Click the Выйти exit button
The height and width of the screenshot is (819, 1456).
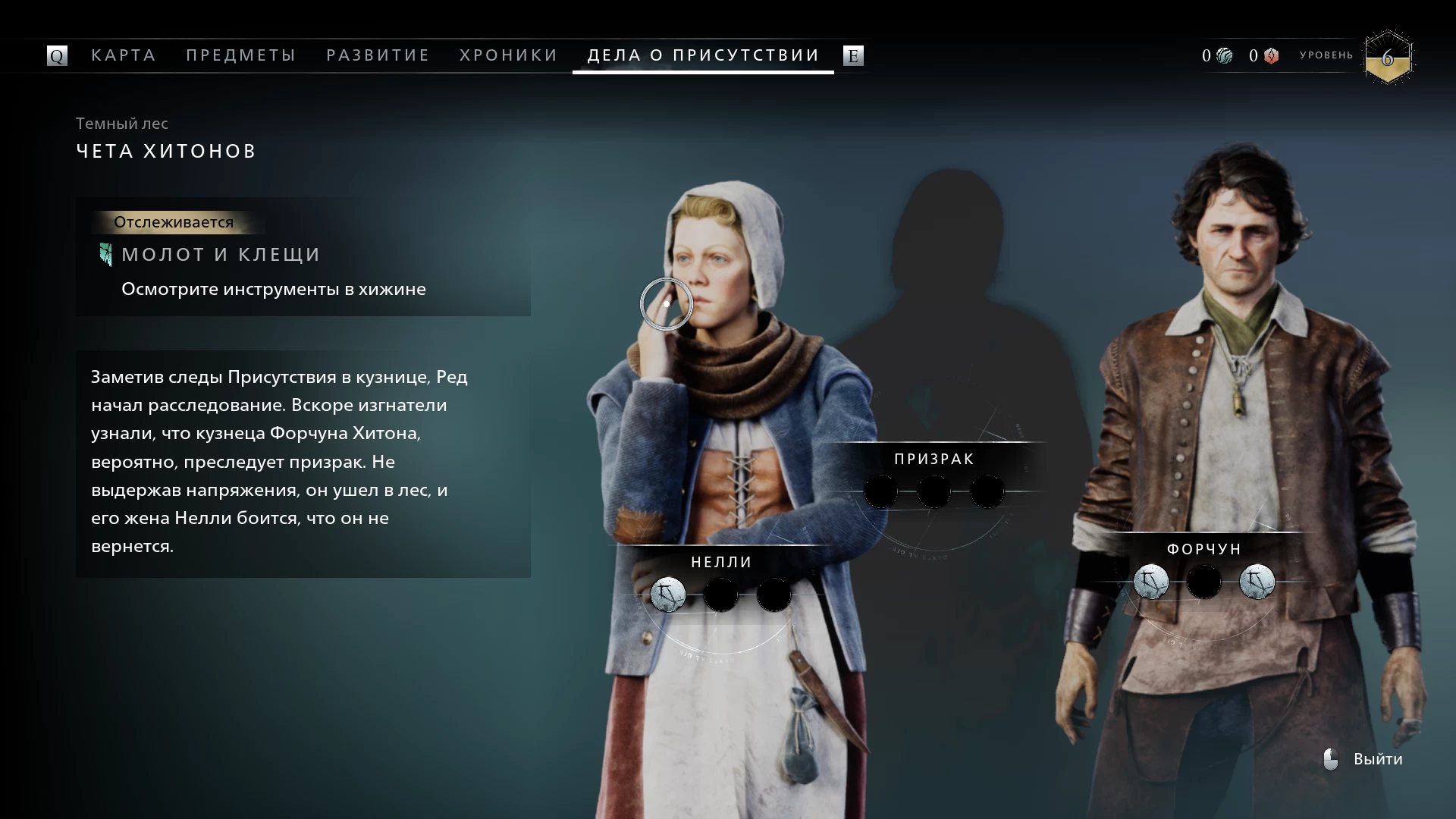(1377, 759)
